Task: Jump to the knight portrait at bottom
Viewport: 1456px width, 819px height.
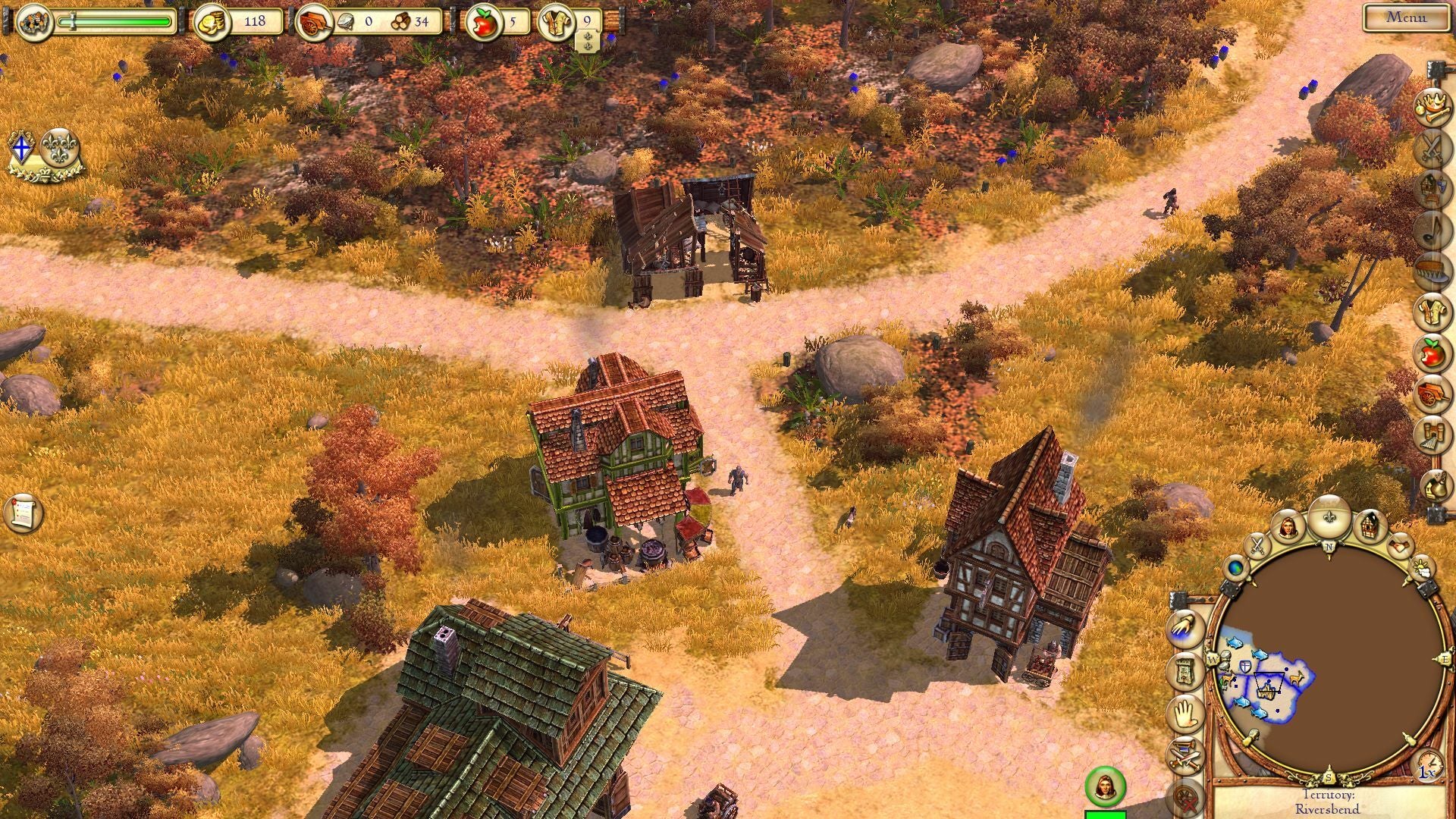Action: [x=1104, y=787]
